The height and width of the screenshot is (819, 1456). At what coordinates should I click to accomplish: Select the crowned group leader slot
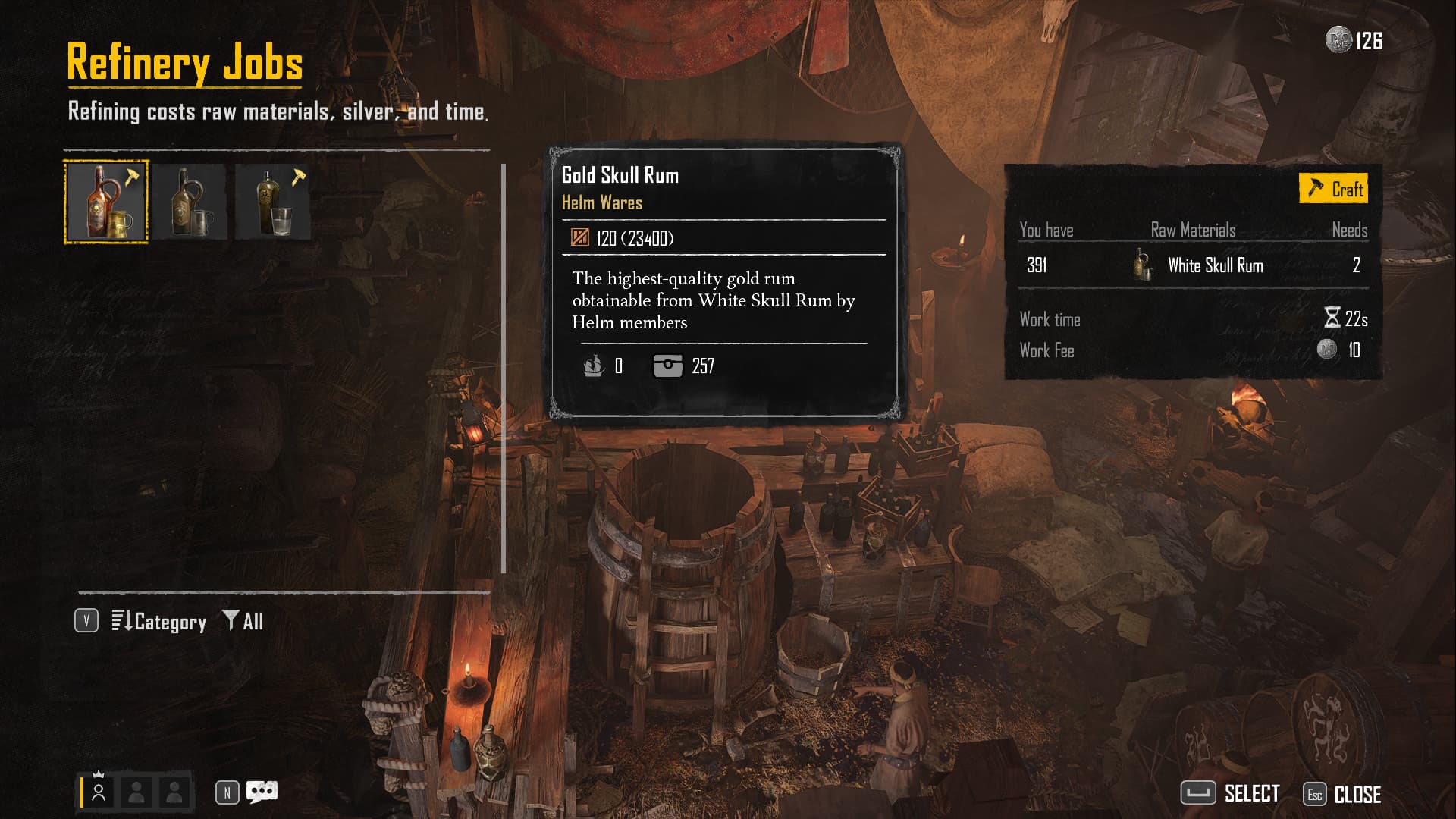[99, 792]
